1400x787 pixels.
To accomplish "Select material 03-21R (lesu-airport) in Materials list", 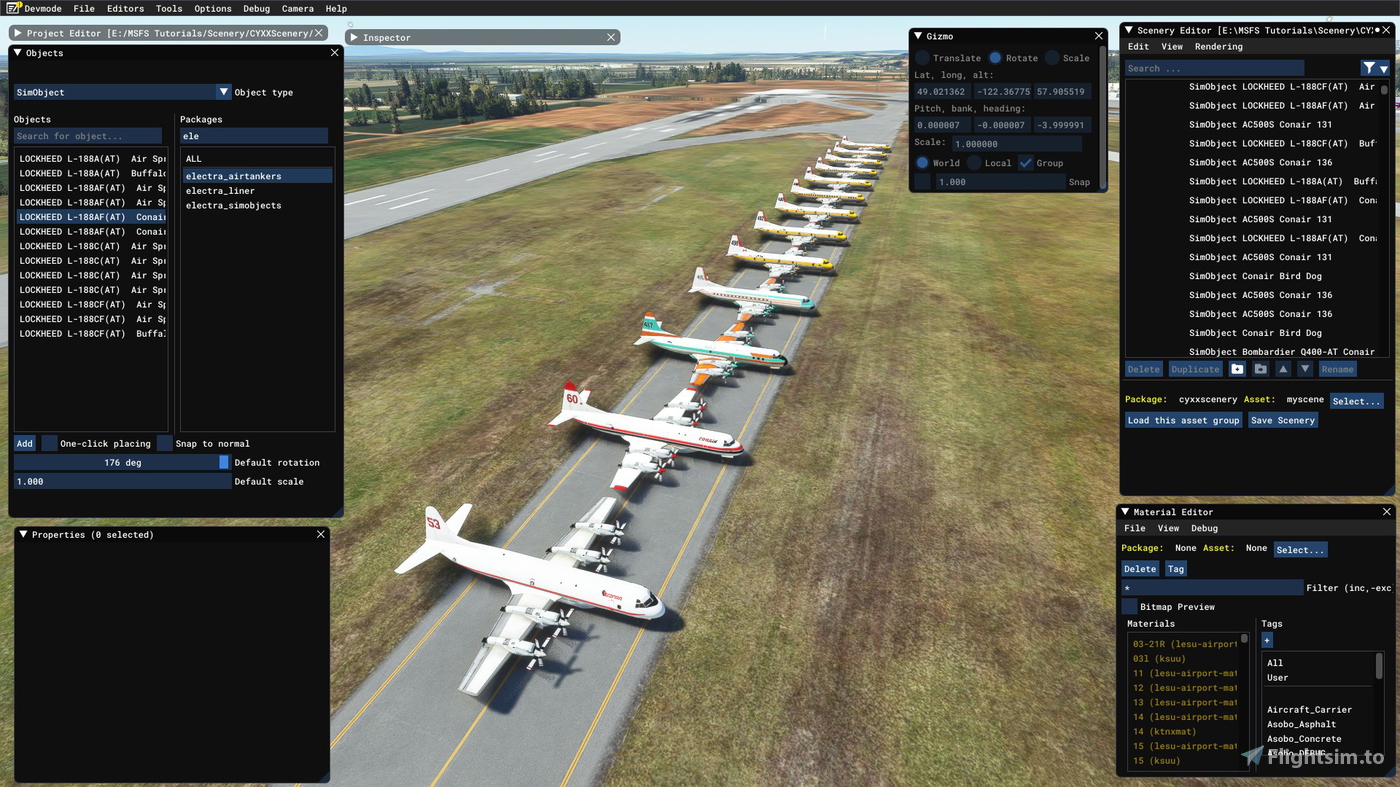I will (1184, 643).
